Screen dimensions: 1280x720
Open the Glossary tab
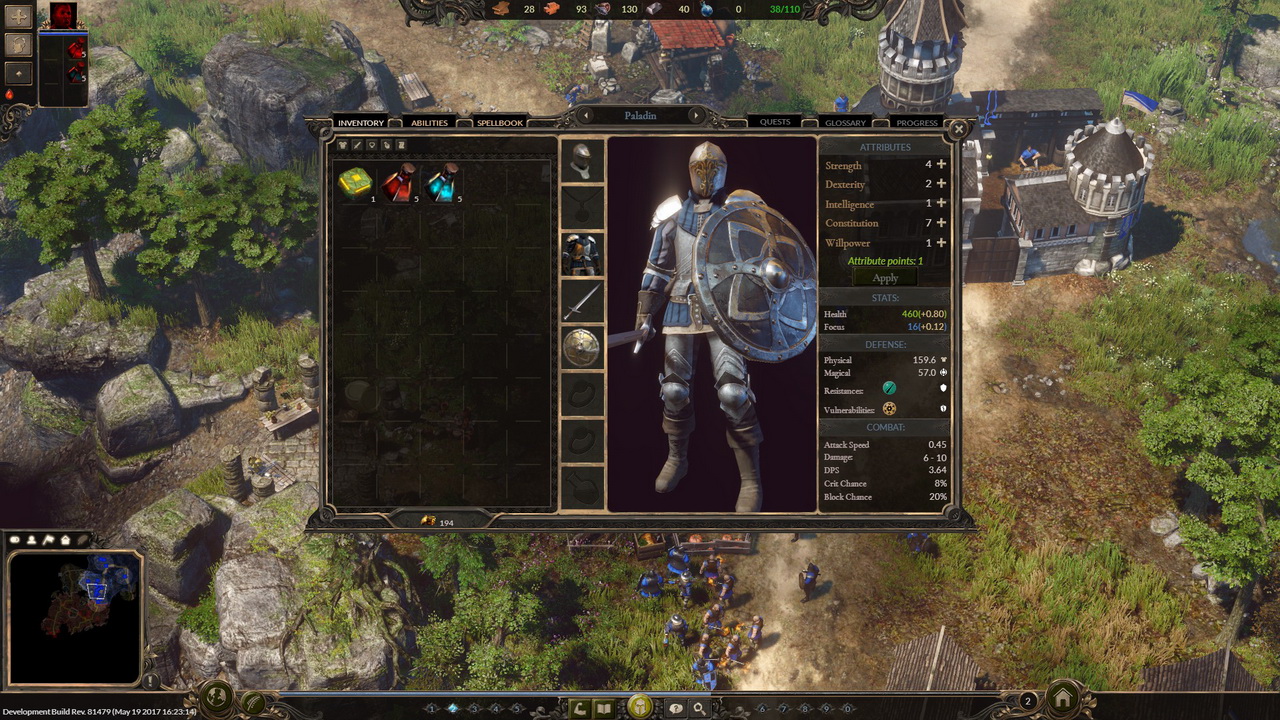845,123
